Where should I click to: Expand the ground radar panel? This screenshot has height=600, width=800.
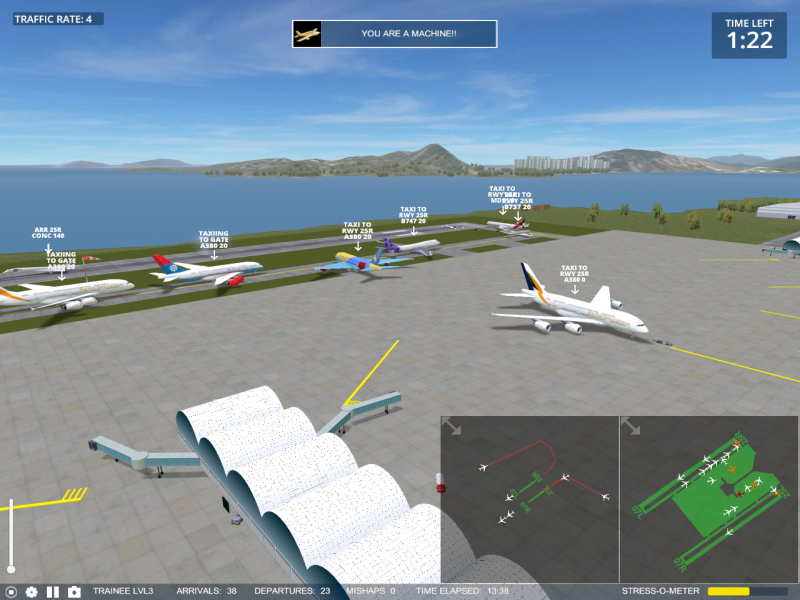631,427
